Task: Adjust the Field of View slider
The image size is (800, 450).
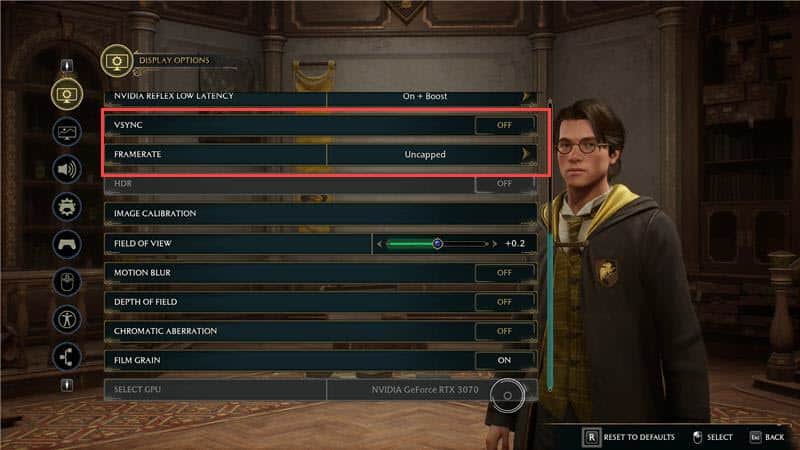Action: pos(437,243)
